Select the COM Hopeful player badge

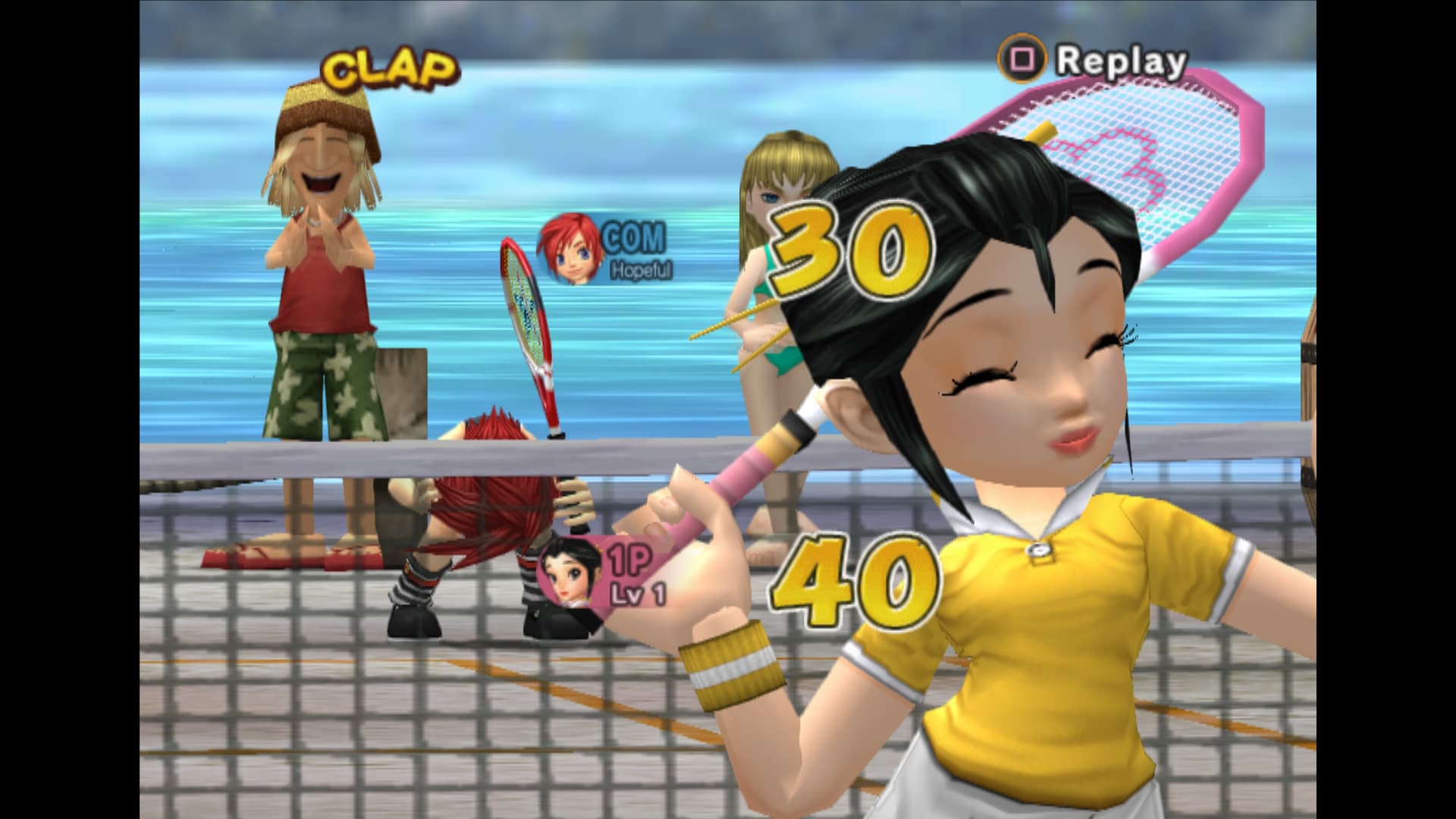[604, 250]
